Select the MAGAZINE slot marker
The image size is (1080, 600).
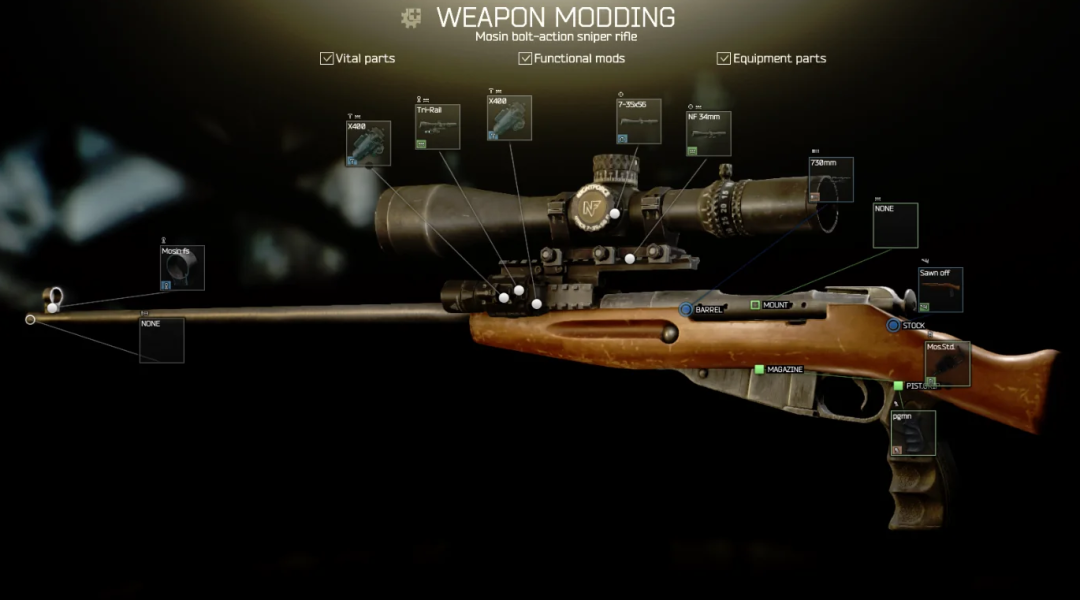click(x=760, y=370)
